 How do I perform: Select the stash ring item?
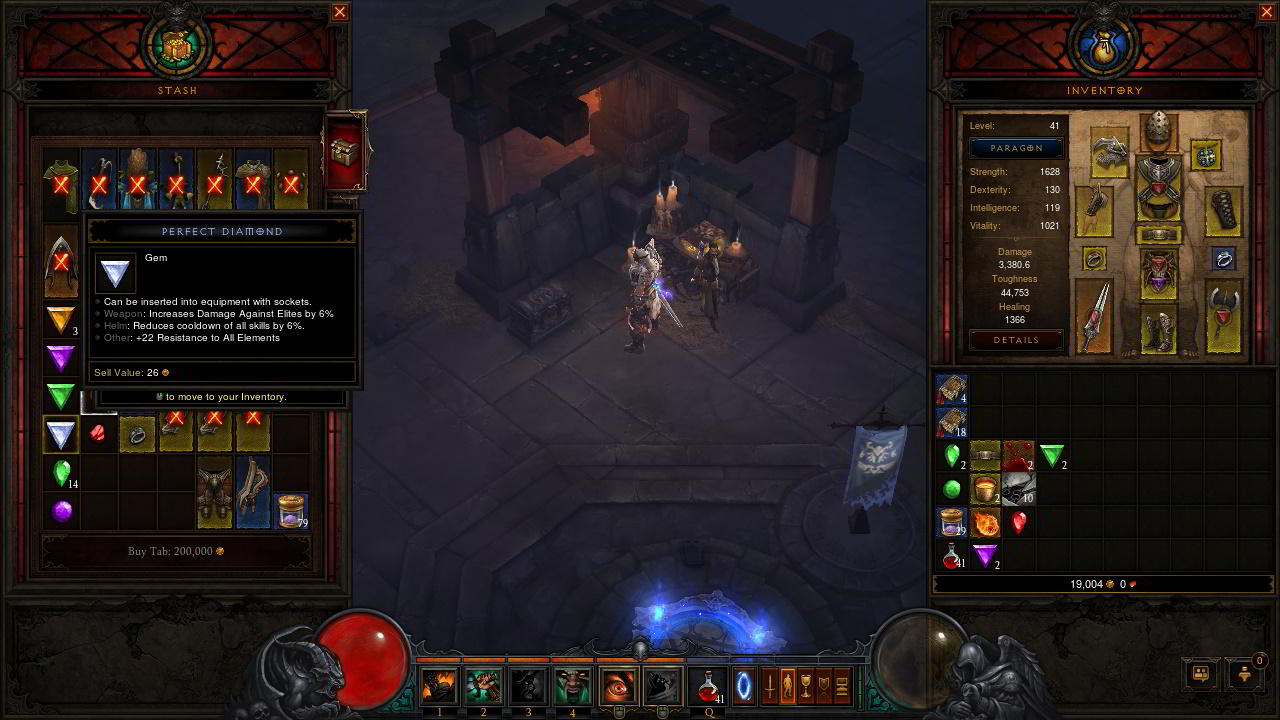coord(137,434)
